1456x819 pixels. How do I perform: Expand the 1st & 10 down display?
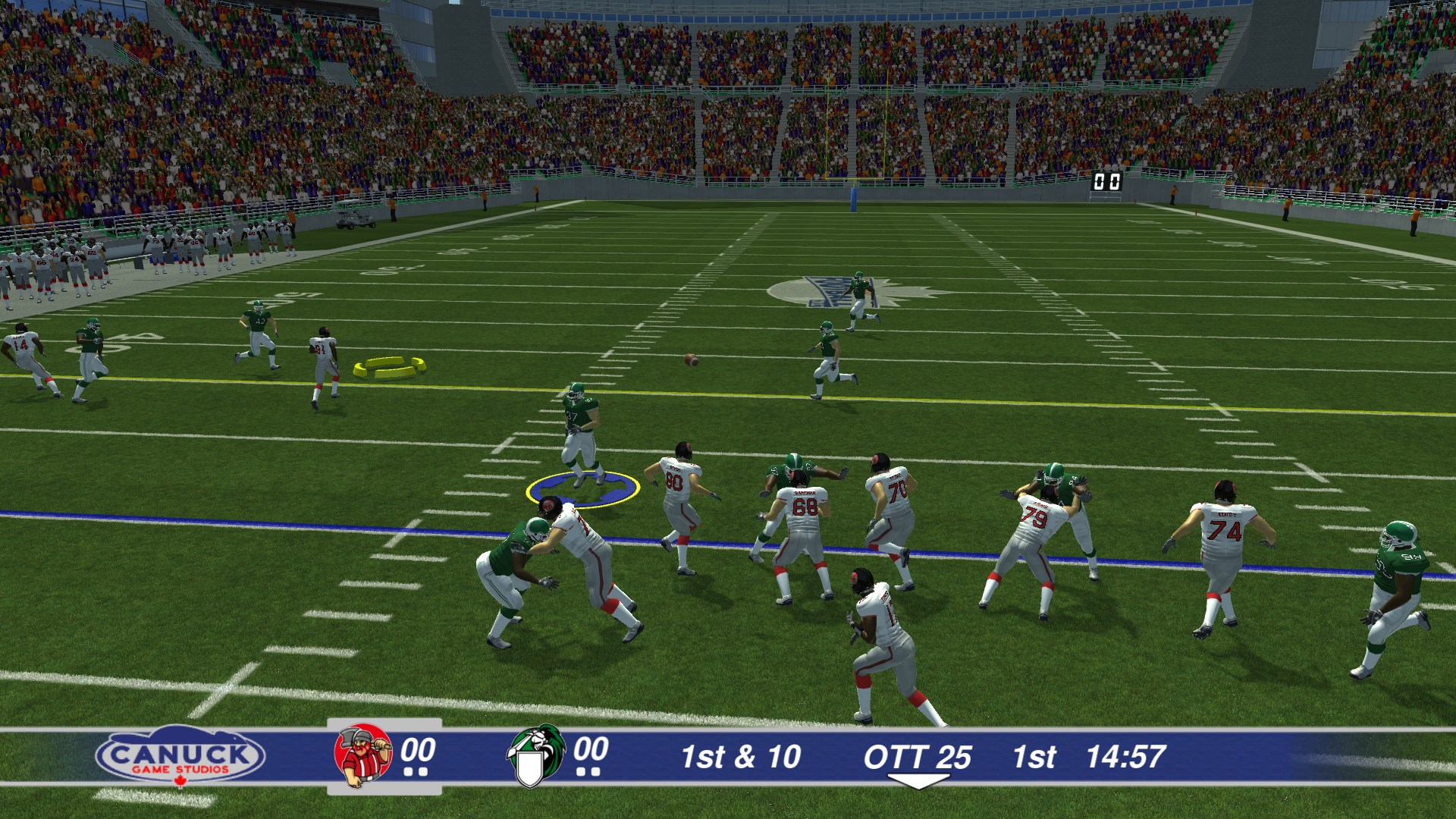click(x=741, y=757)
